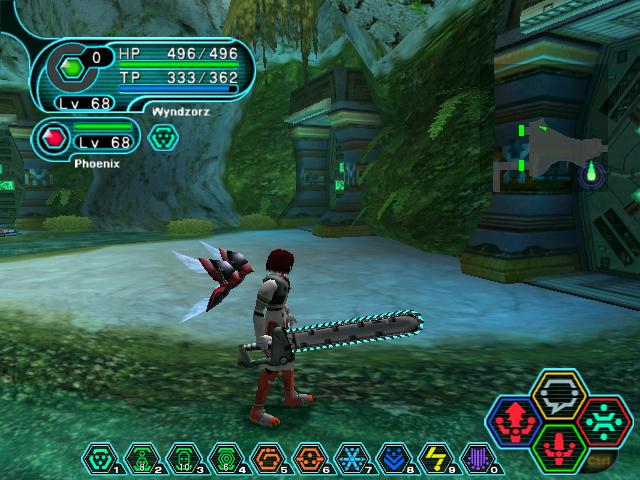Image resolution: width=640 pixels, height=480 pixels.
Task: Use the item in hotbar slot 2
Action: (x=140, y=457)
